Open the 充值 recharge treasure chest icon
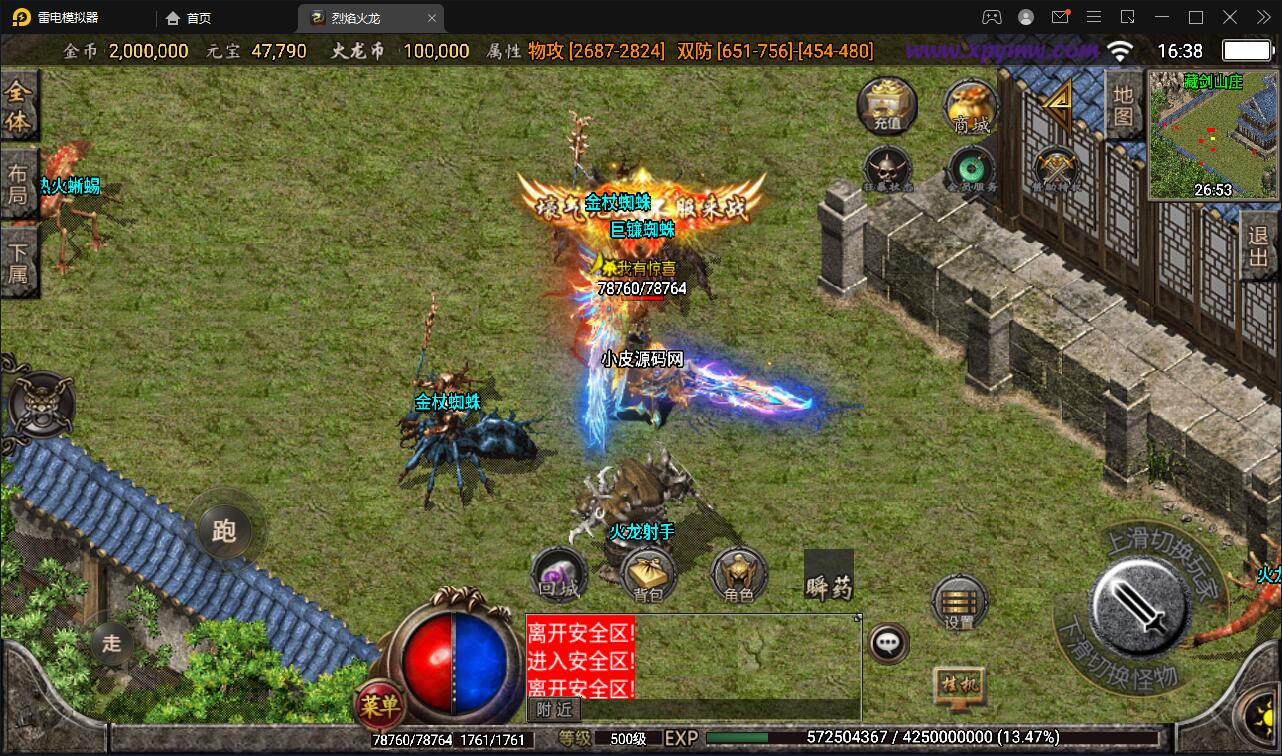1282x756 pixels. pos(887,105)
